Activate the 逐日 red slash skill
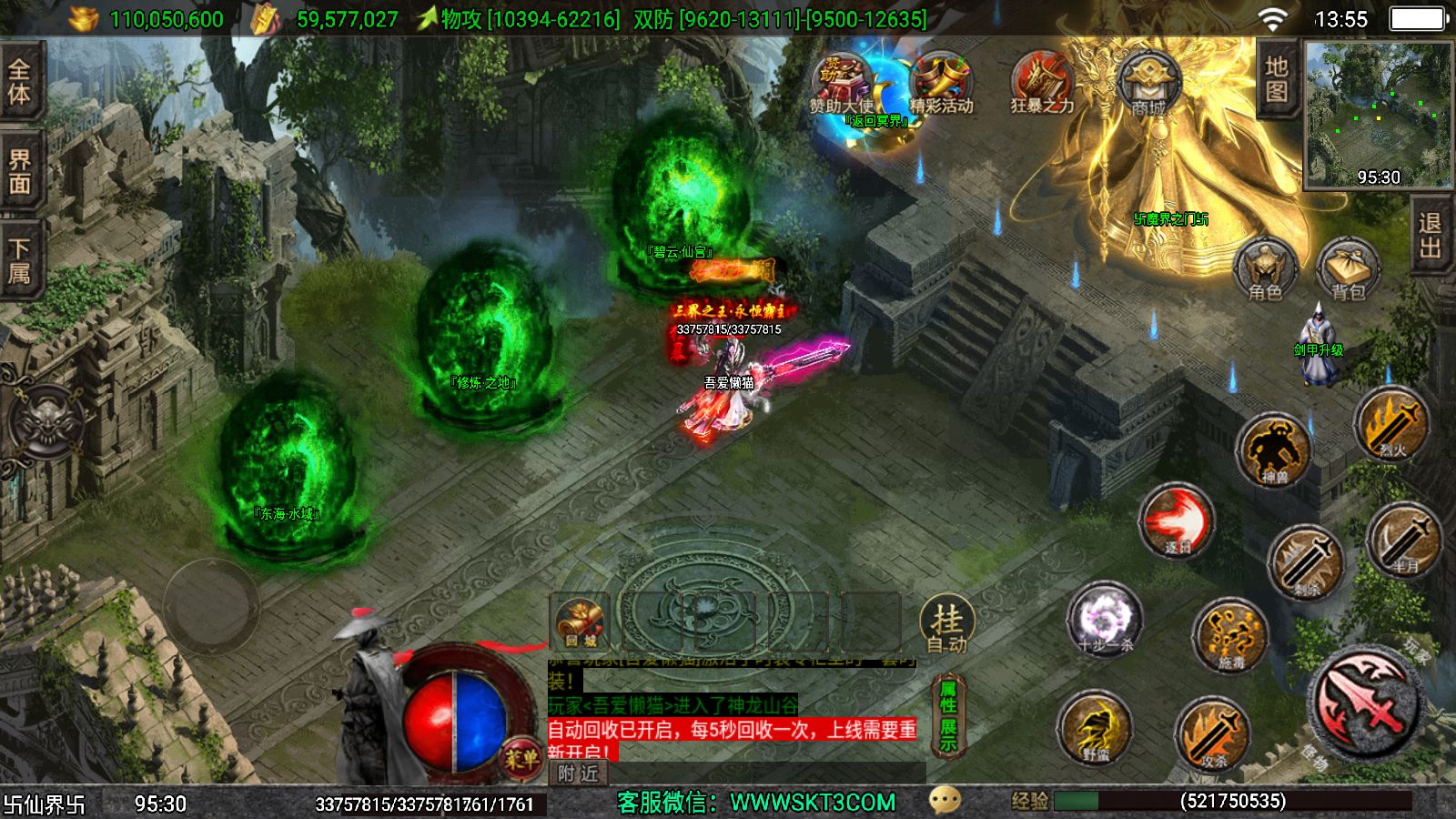The image size is (1456, 819). [x=1177, y=522]
